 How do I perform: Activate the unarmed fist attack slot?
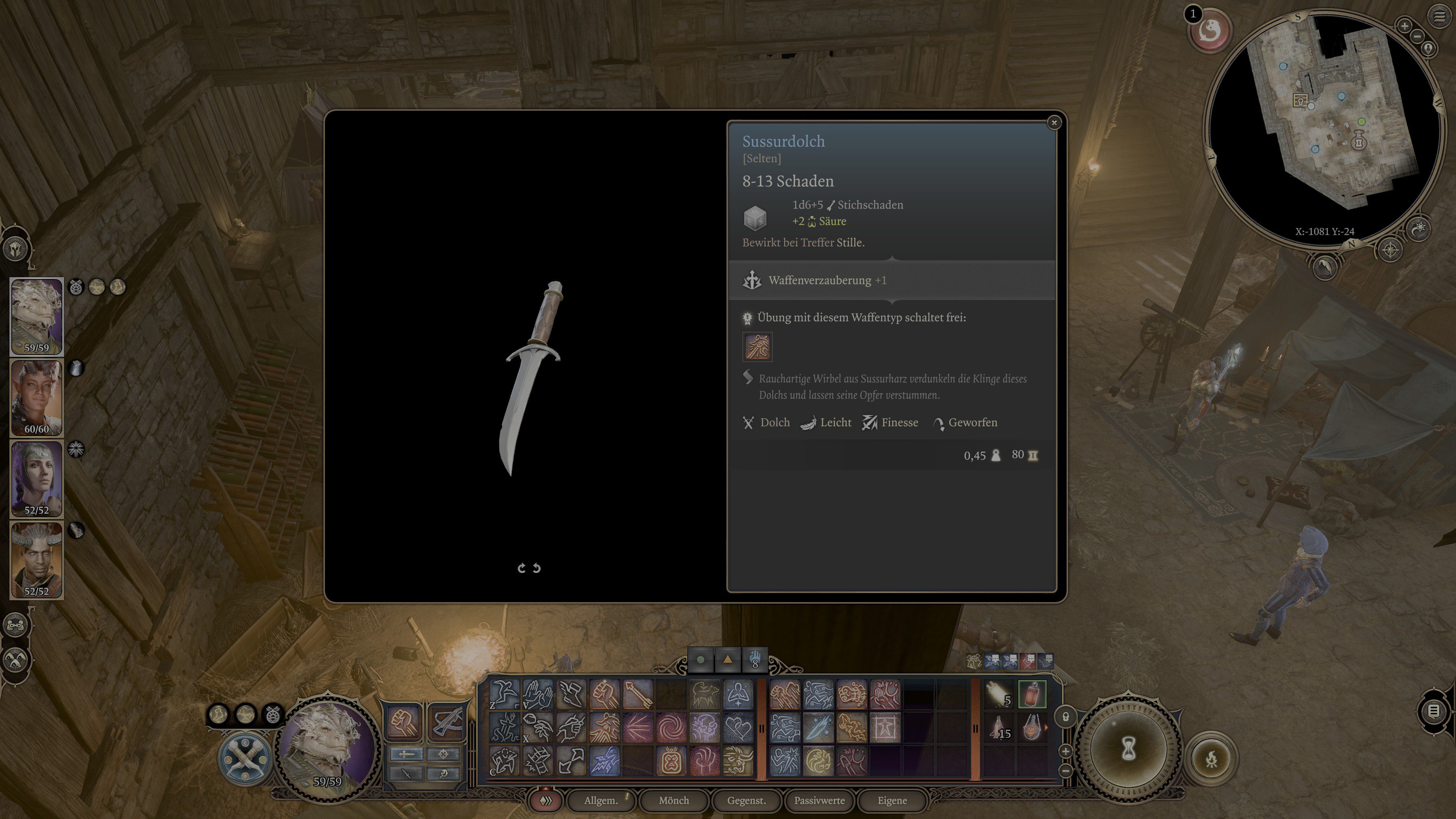tap(403, 722)
